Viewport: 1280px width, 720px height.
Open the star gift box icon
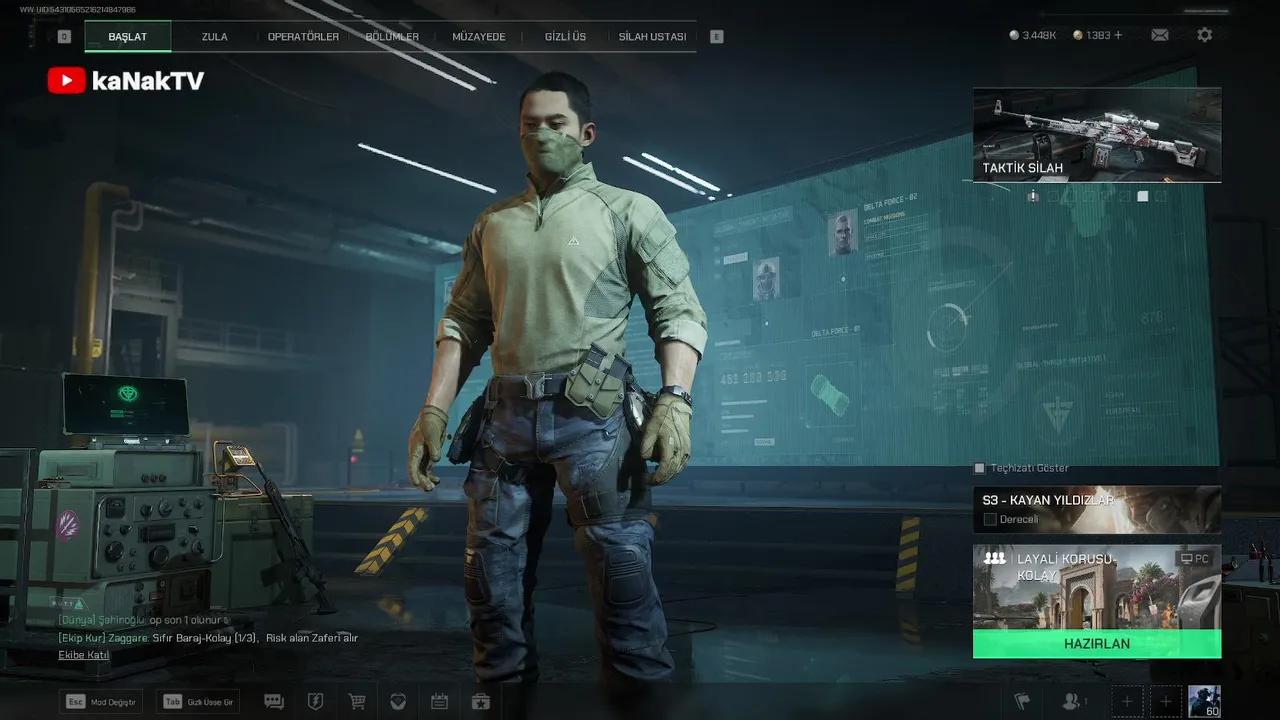pyautogui.click(x=481, y=701)
